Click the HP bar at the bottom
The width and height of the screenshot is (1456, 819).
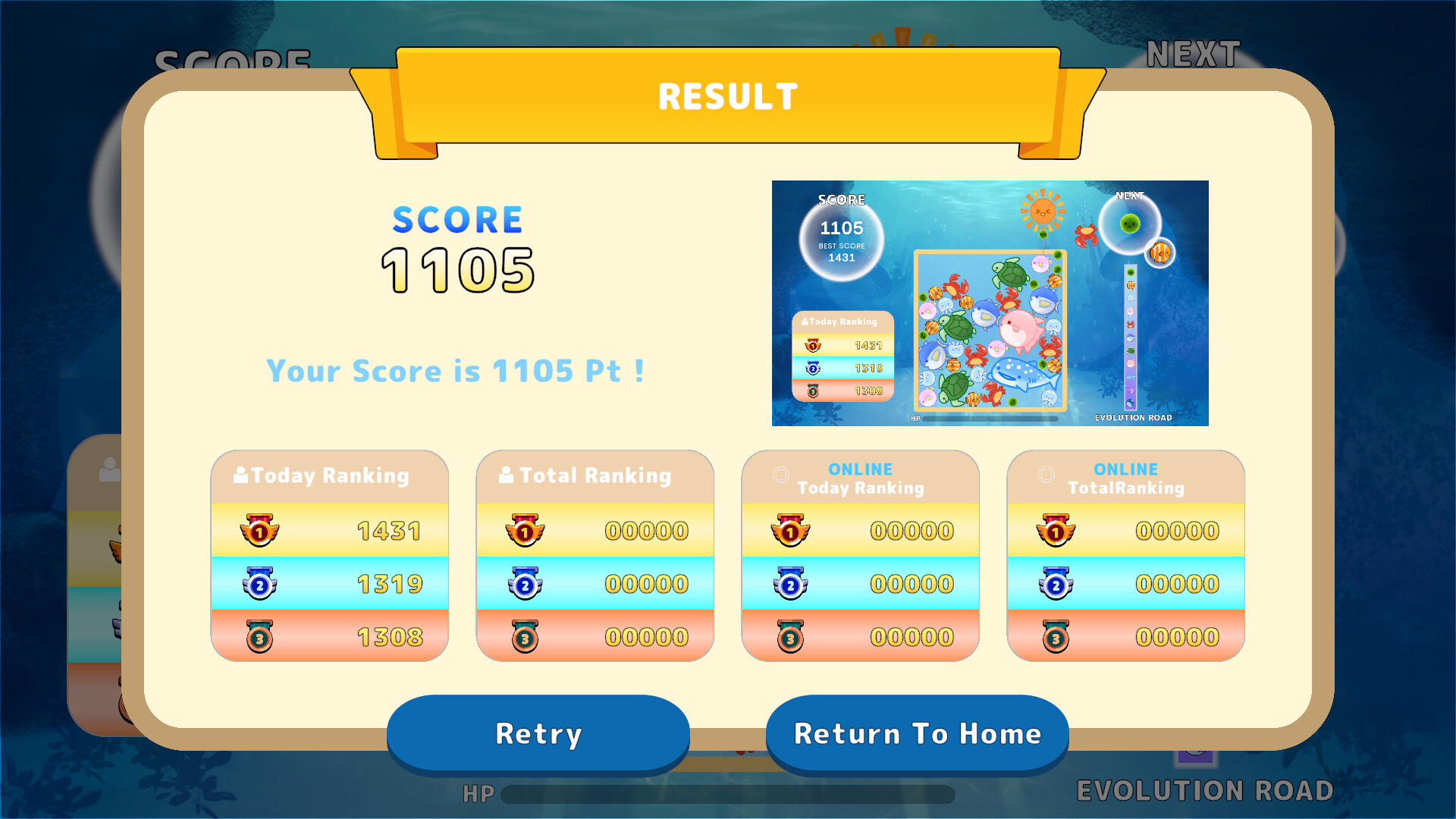[x=728, y=795]
